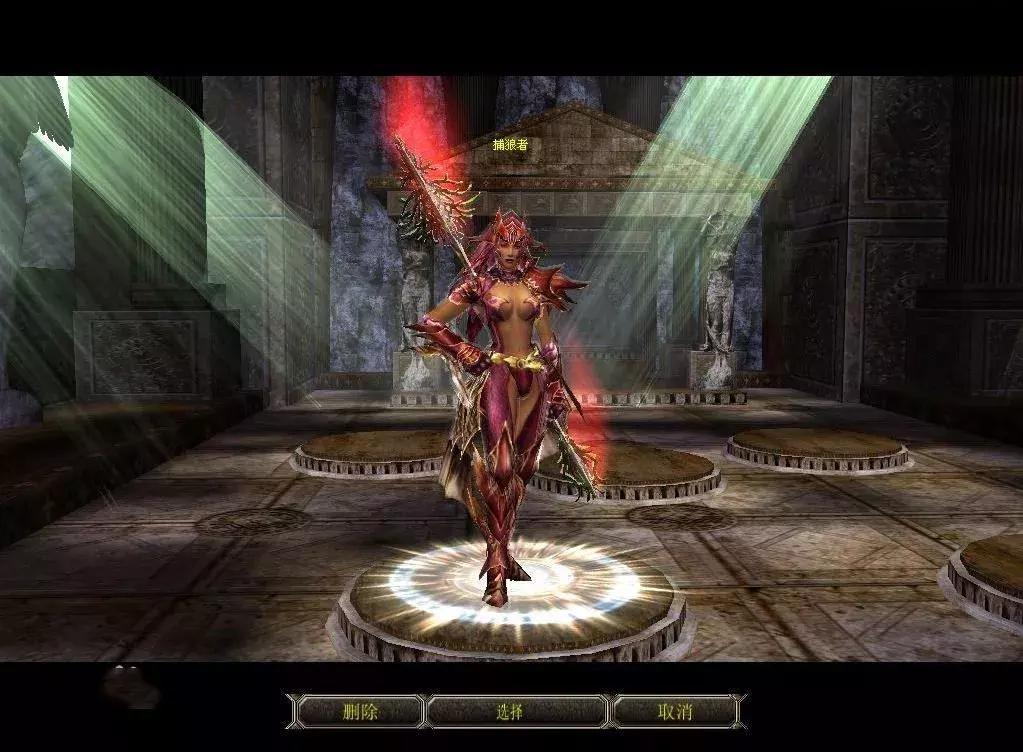Click the 删除 (Delete) button
1023x752 pixels.
360,712
